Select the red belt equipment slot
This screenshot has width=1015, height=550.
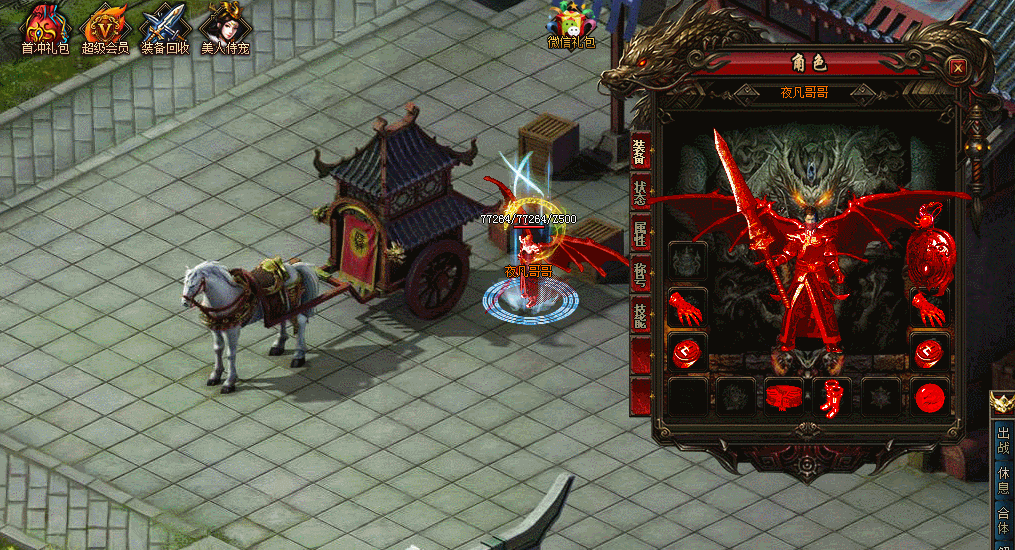784,397
